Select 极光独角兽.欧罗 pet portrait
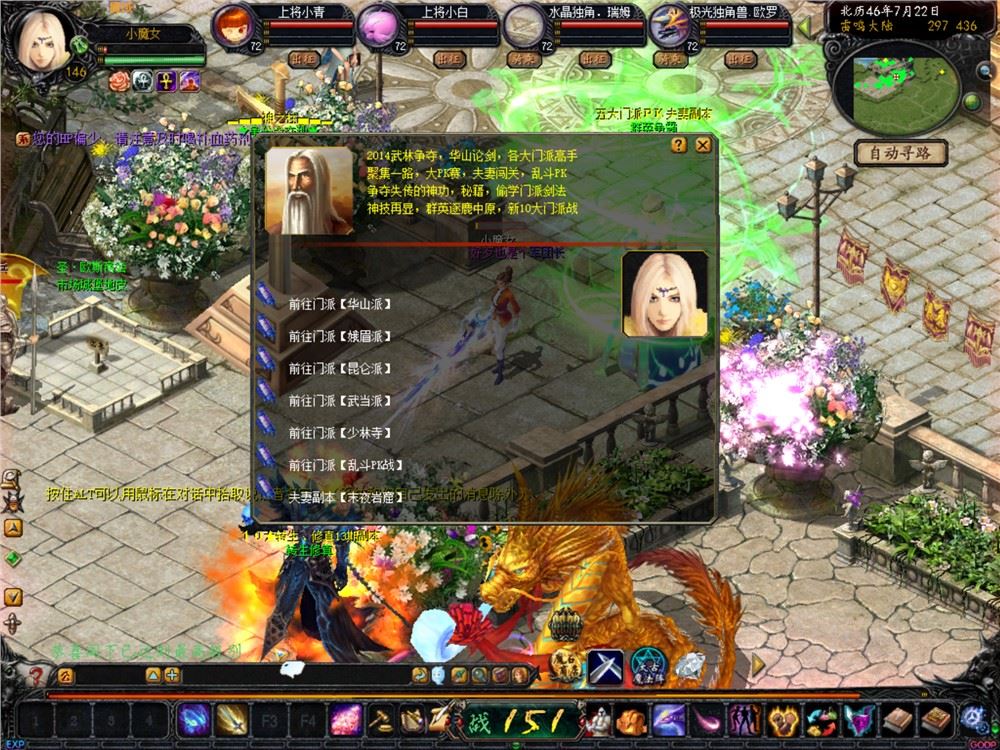This screenshot has height=750, width=1000. pyautogui.click(x=666, y=25)
